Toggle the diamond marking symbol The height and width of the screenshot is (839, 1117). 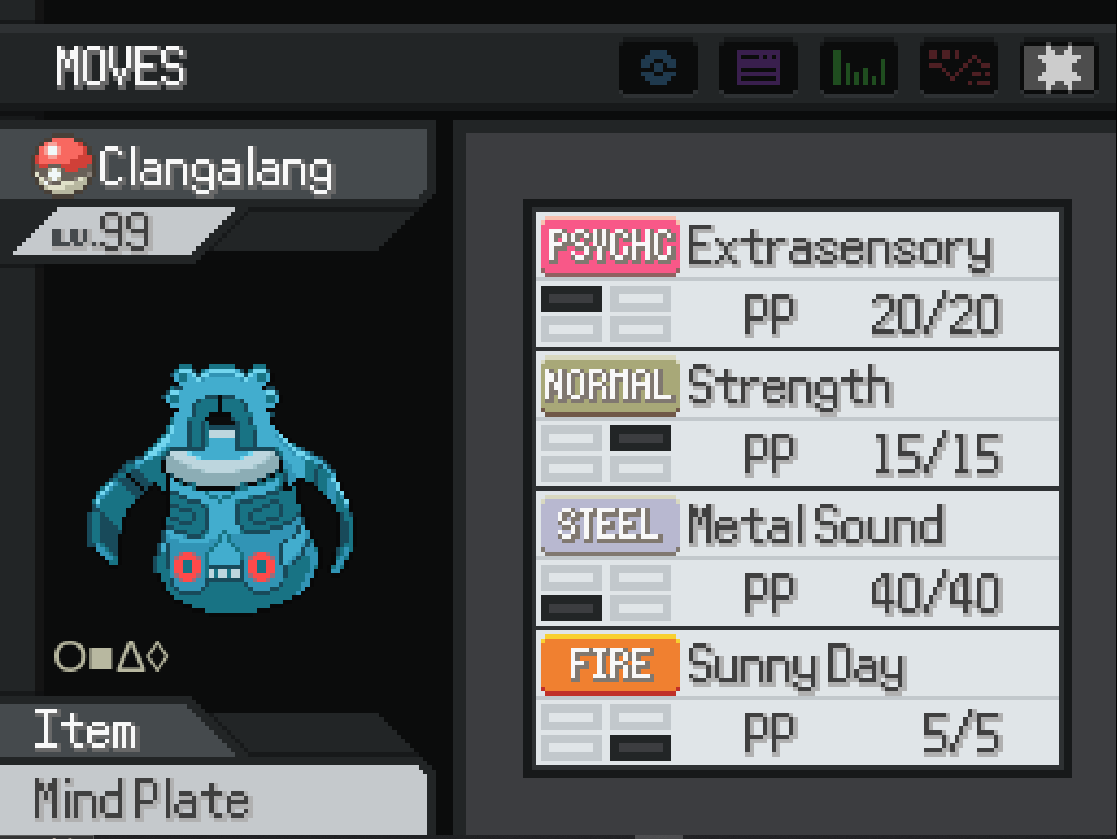[157, 657]
